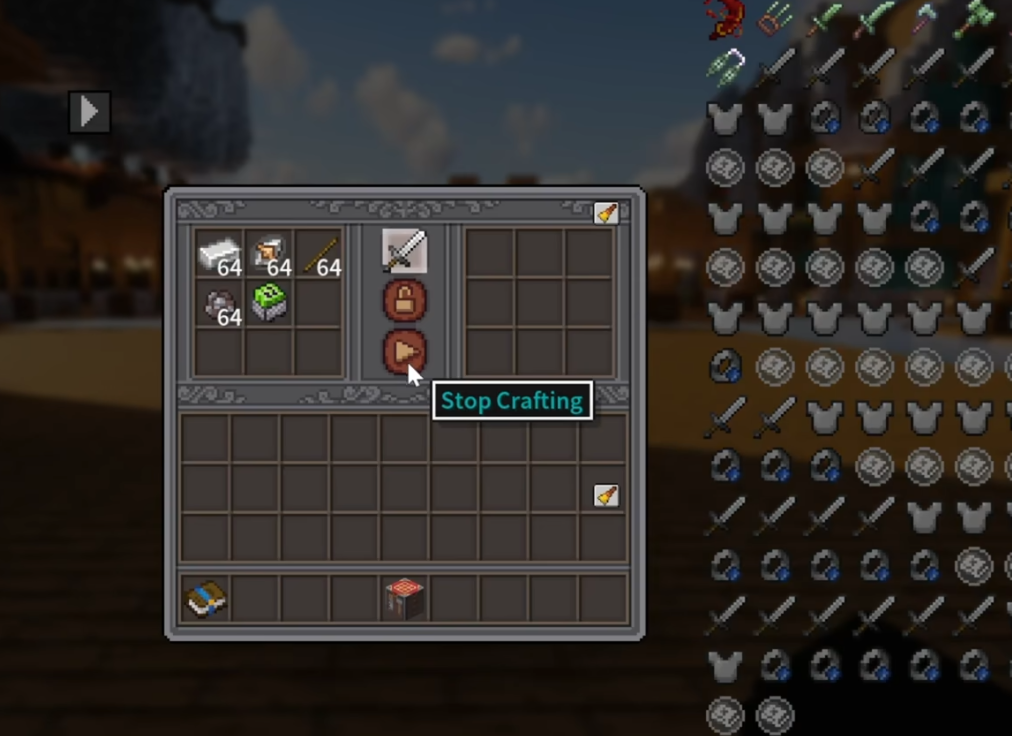Choose the red dragon item in the item list
This screenshot has width=1012, height=736.
click(723, 19)
